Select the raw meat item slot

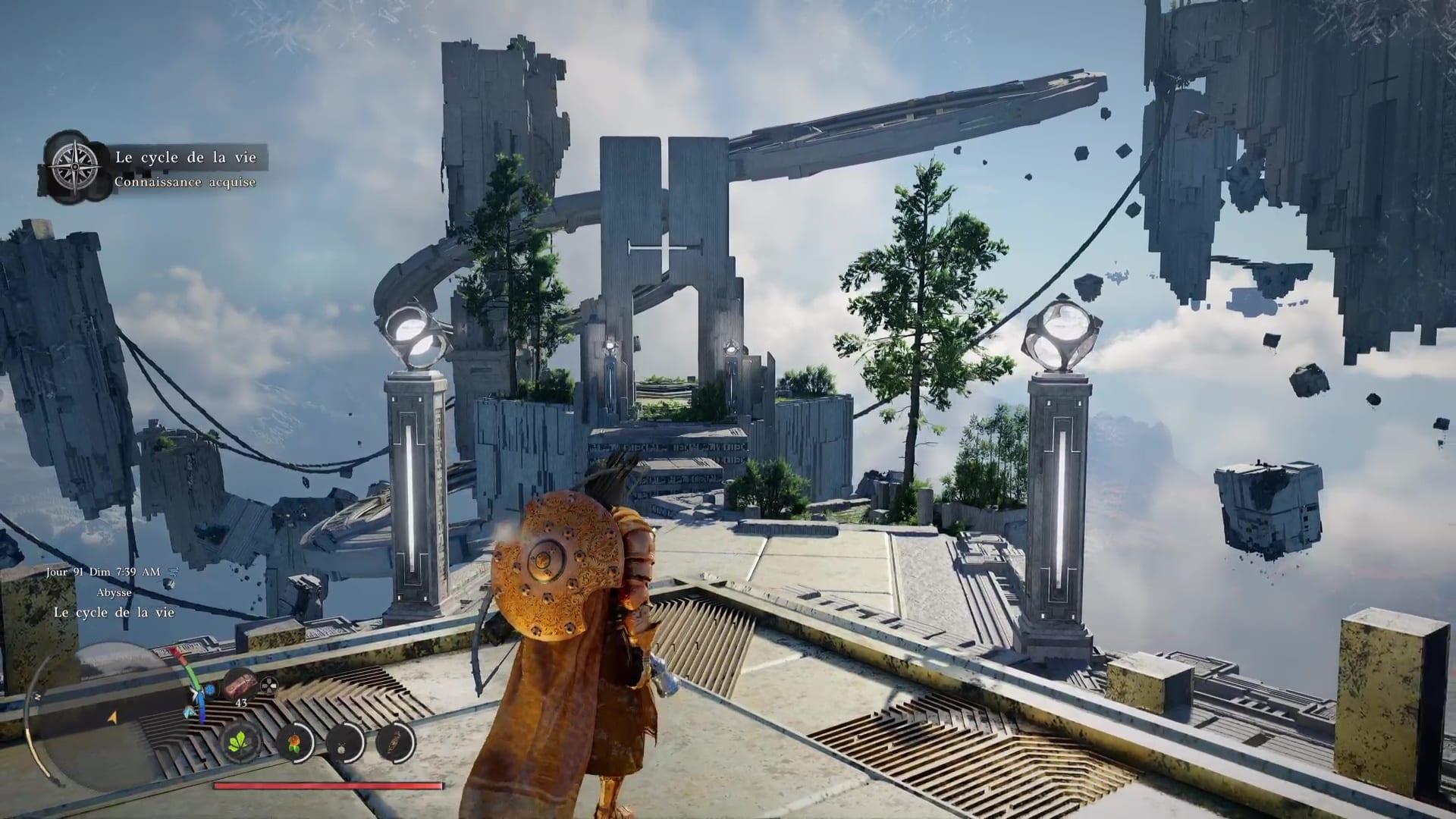240,683
